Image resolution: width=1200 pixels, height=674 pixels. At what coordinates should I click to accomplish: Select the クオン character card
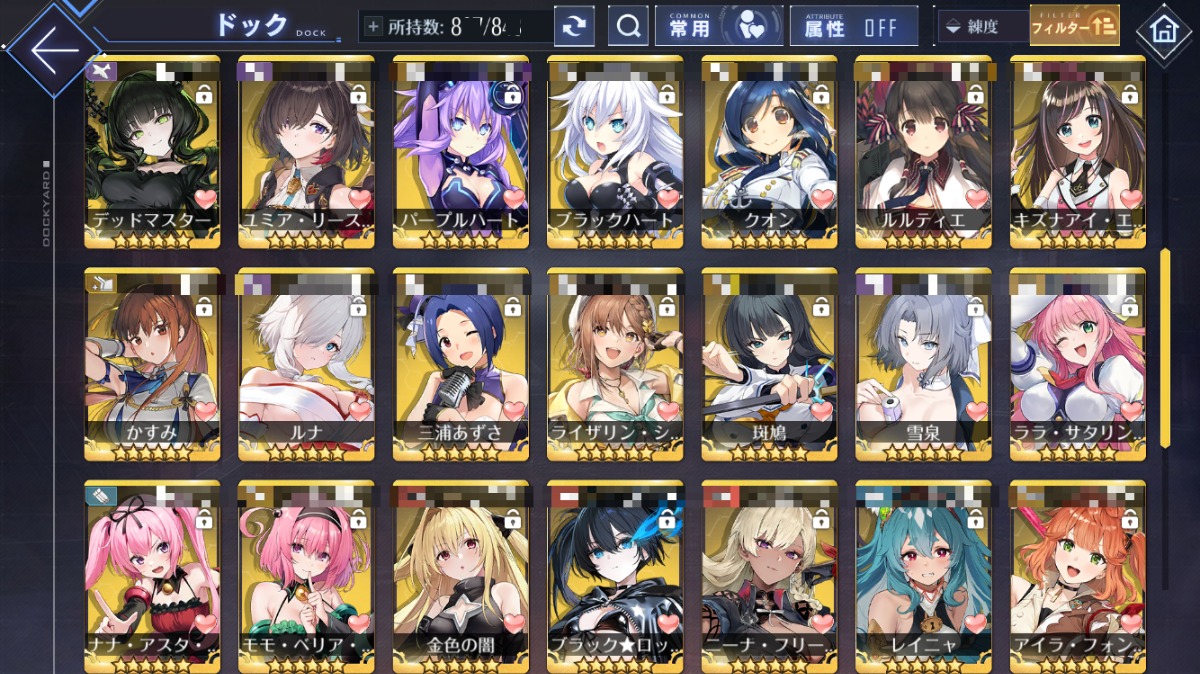pyautogui.click(x=769, y=150)
